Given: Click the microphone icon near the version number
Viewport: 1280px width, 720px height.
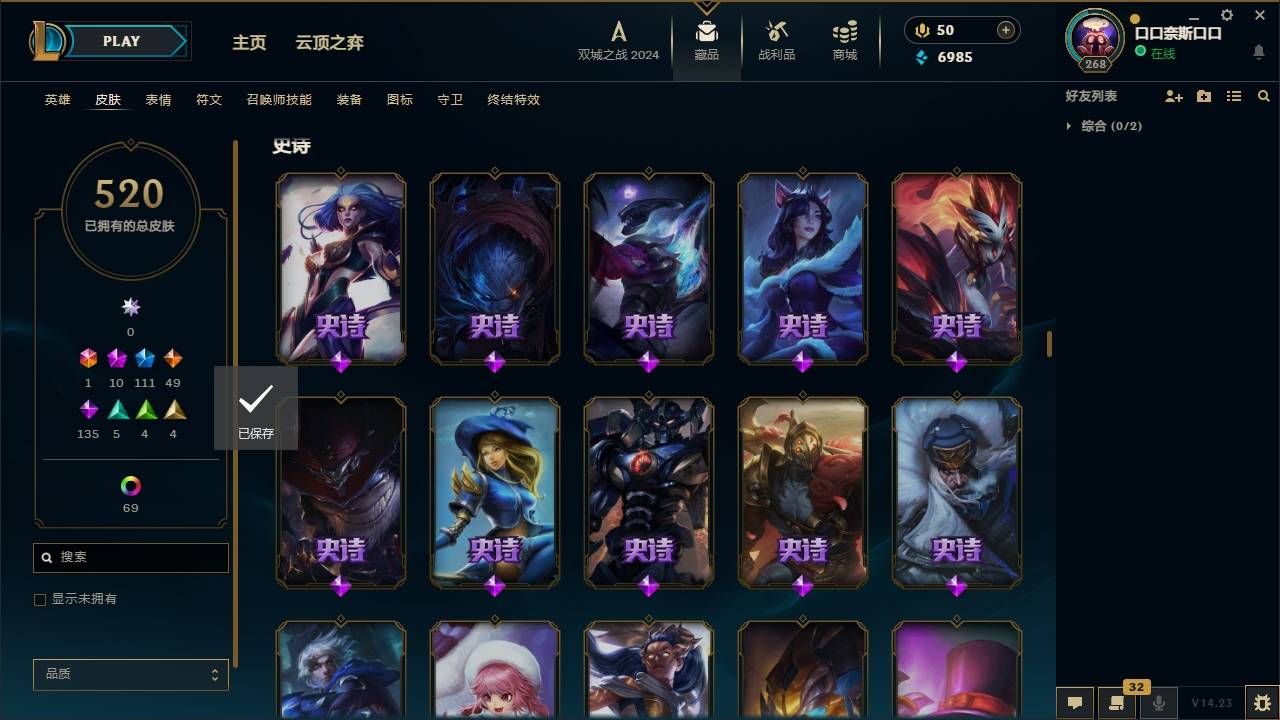Looking at the screenshot, I should pyautogui.click(x=1160, y=704).
